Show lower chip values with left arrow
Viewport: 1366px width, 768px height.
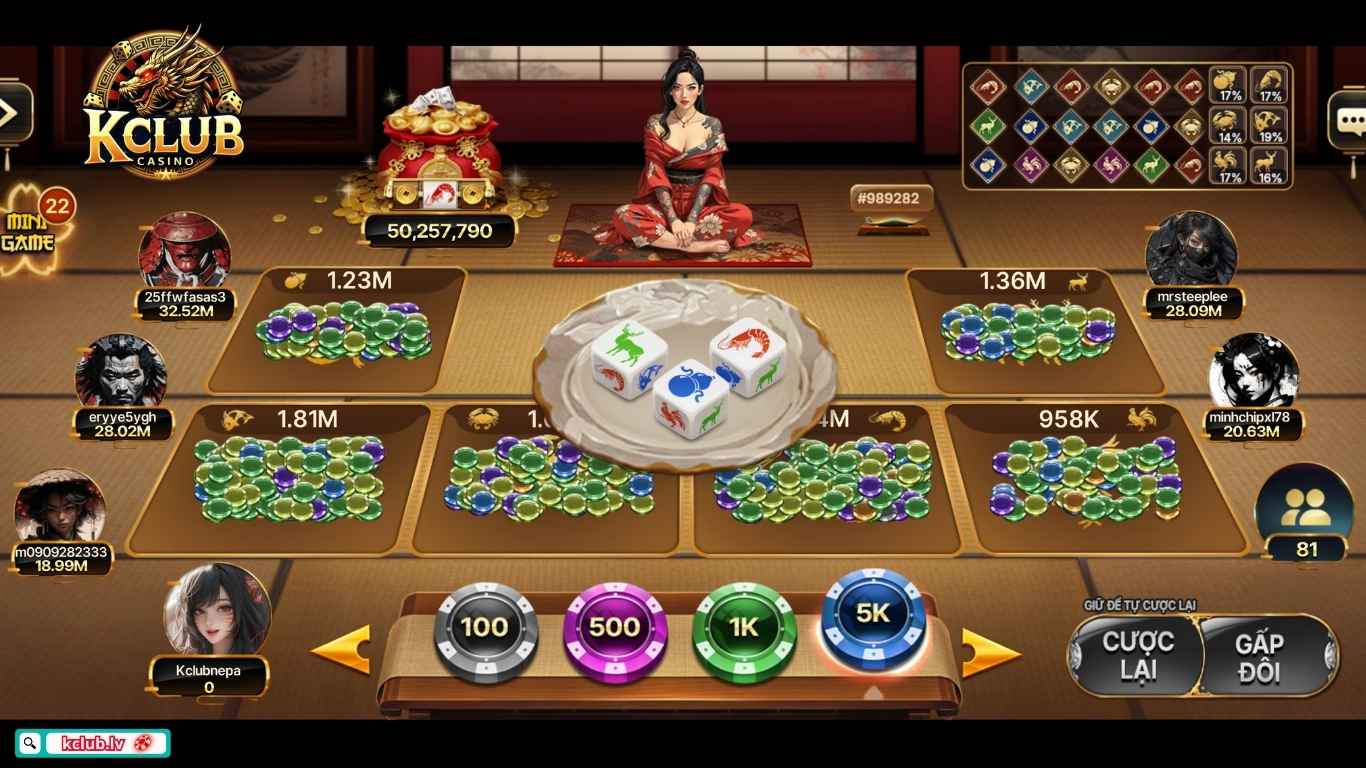[x=341, y=649]
